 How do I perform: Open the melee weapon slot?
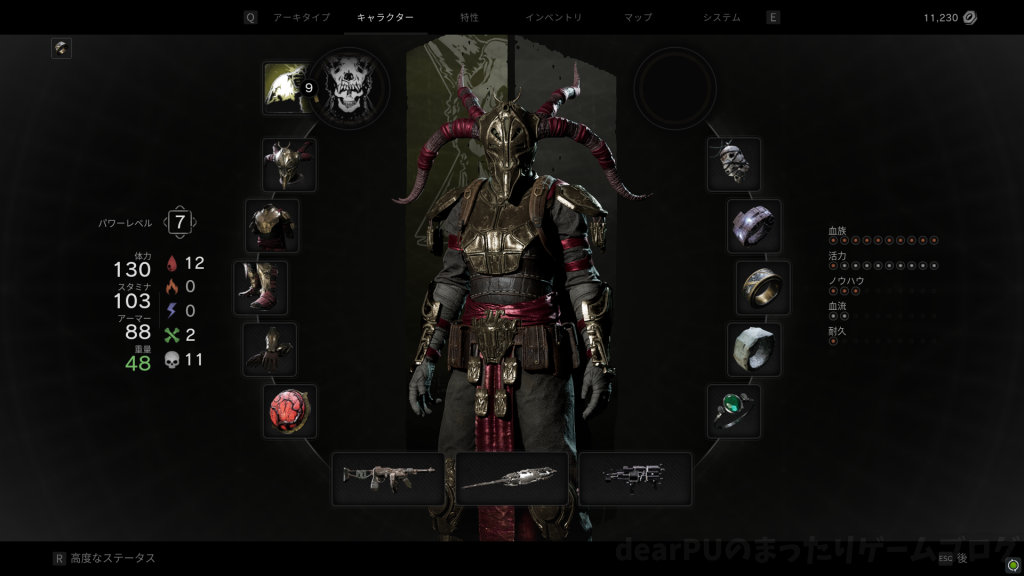pos(512,478)
